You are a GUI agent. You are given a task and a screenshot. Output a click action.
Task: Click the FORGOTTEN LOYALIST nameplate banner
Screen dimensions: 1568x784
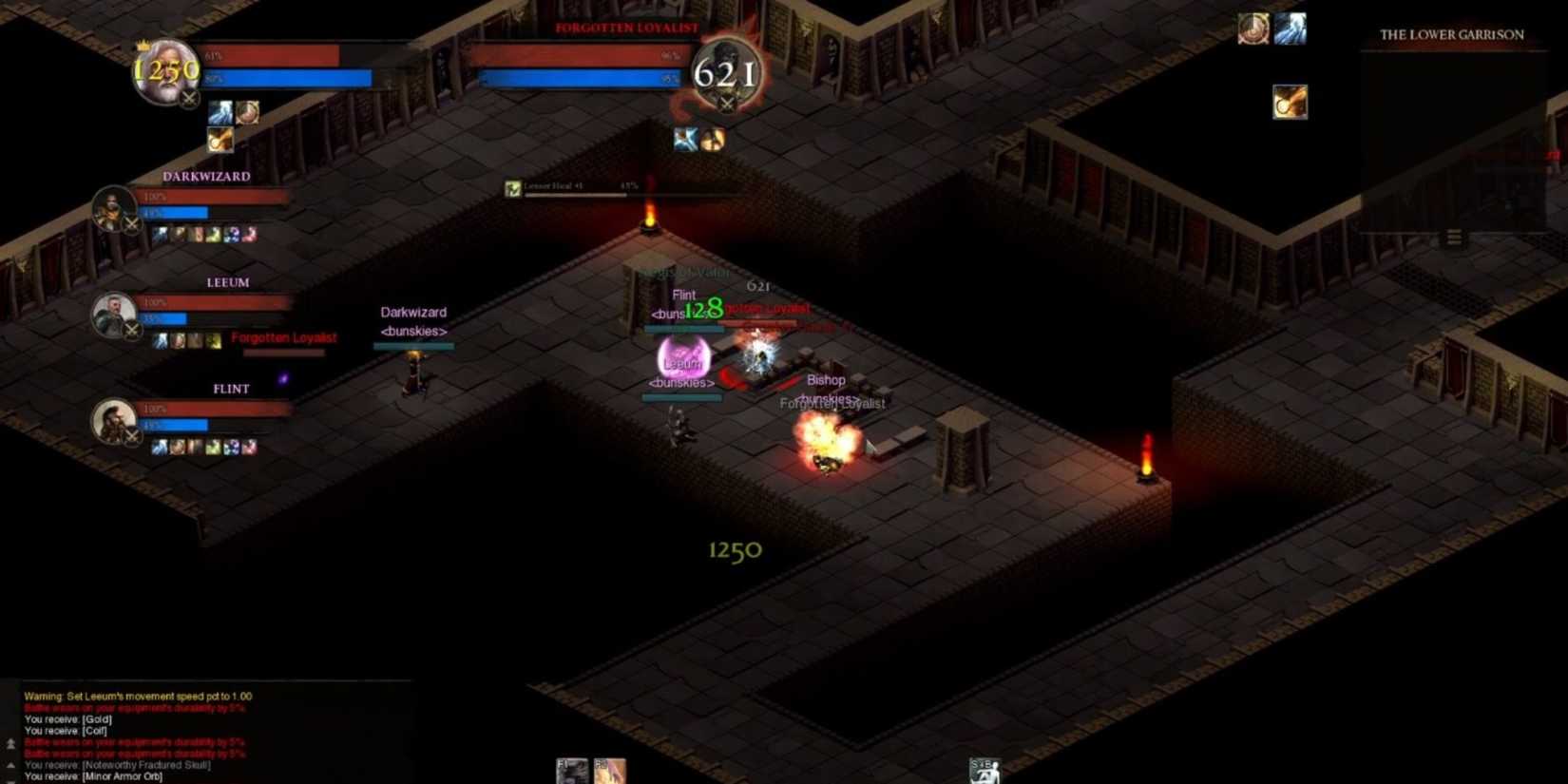(x=625, y=28)
